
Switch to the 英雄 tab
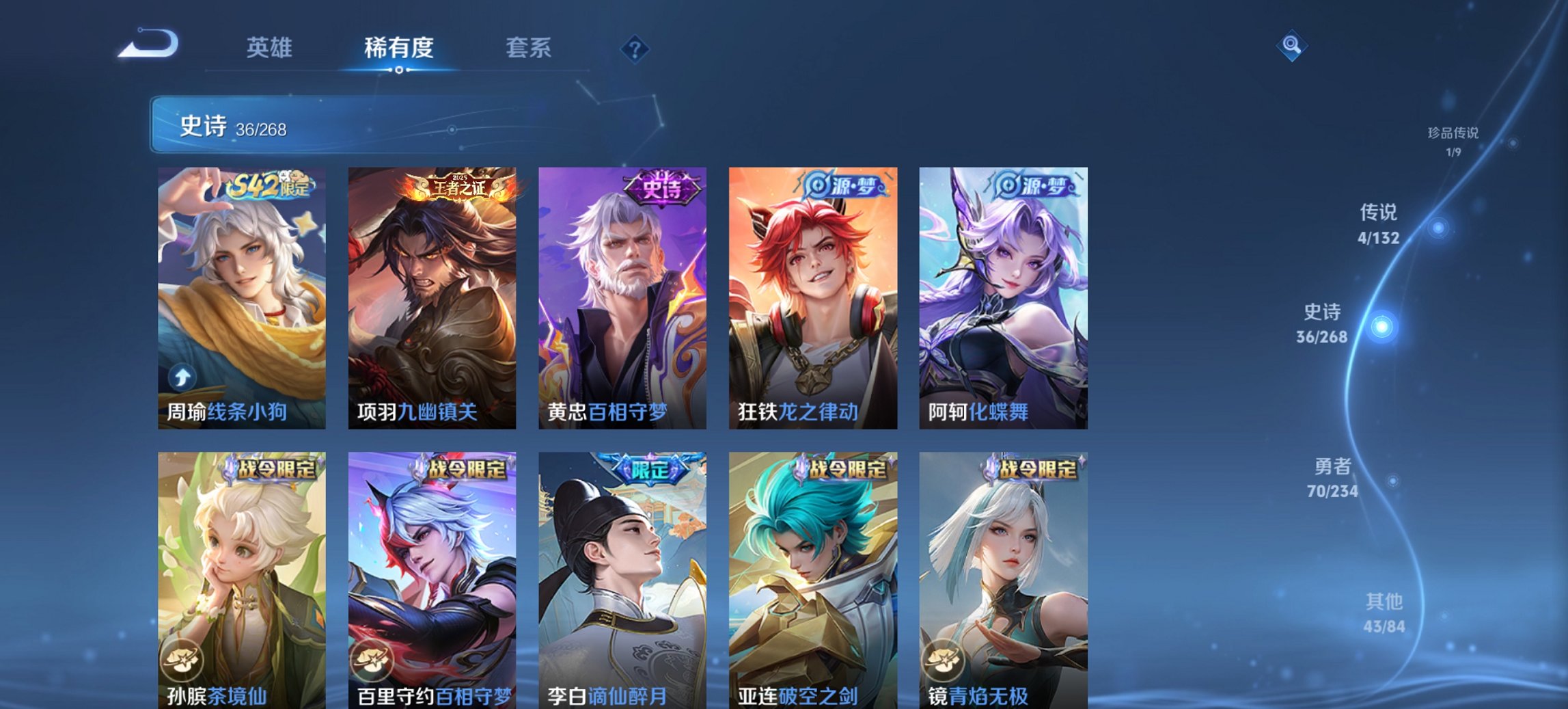point(271,48)
